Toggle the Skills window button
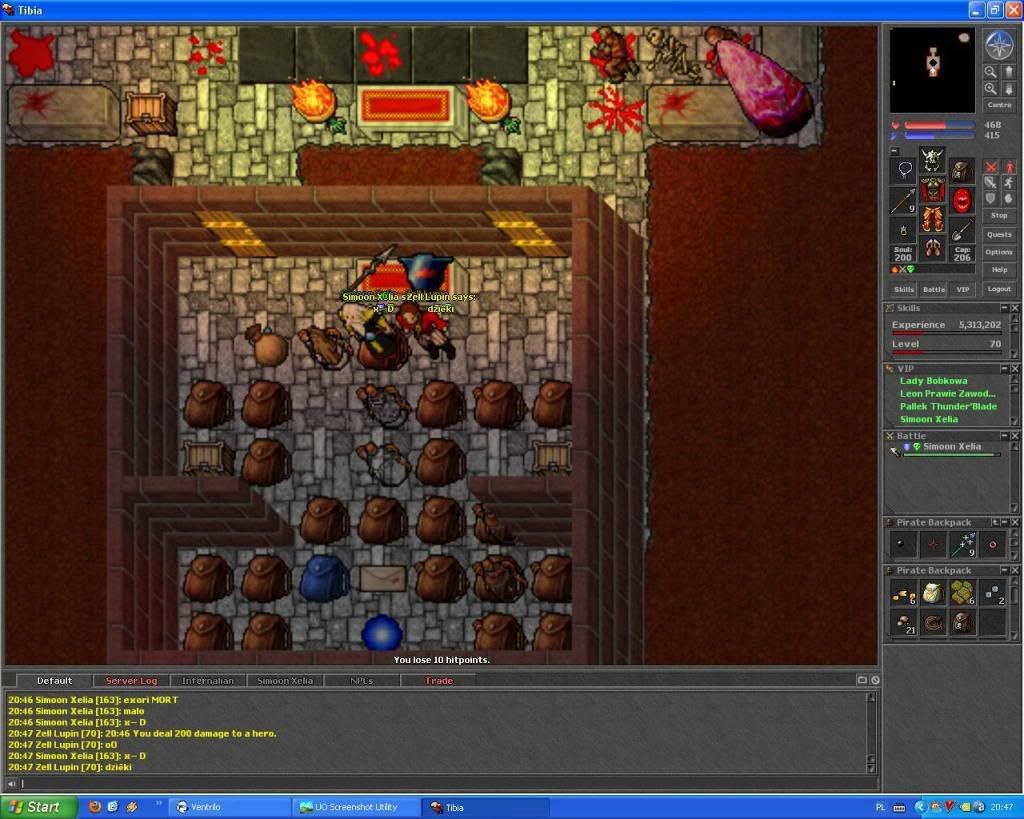1024x819 pixels. (903, 289)
